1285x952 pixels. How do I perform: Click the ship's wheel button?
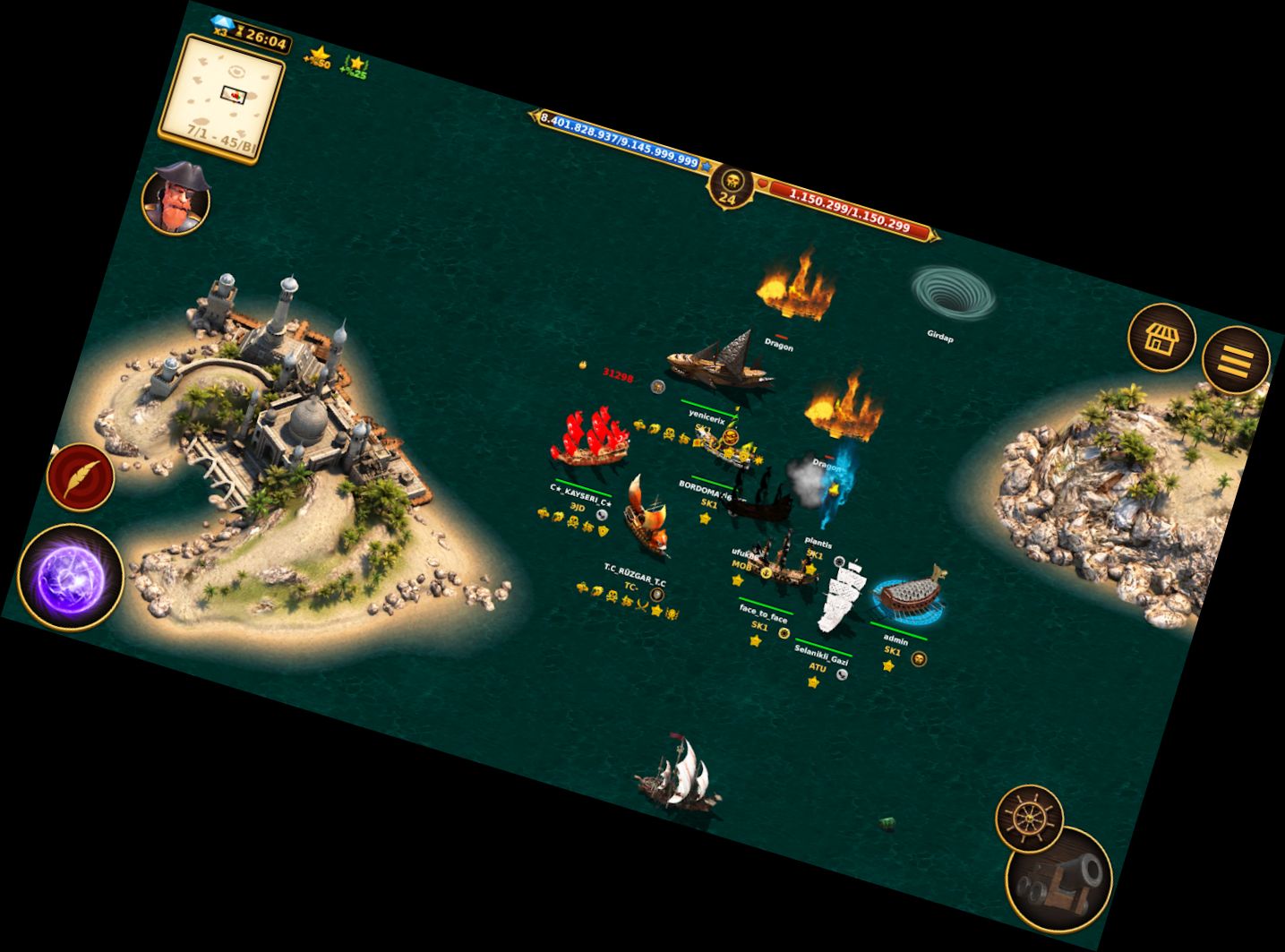click(x=1029, y=818)
